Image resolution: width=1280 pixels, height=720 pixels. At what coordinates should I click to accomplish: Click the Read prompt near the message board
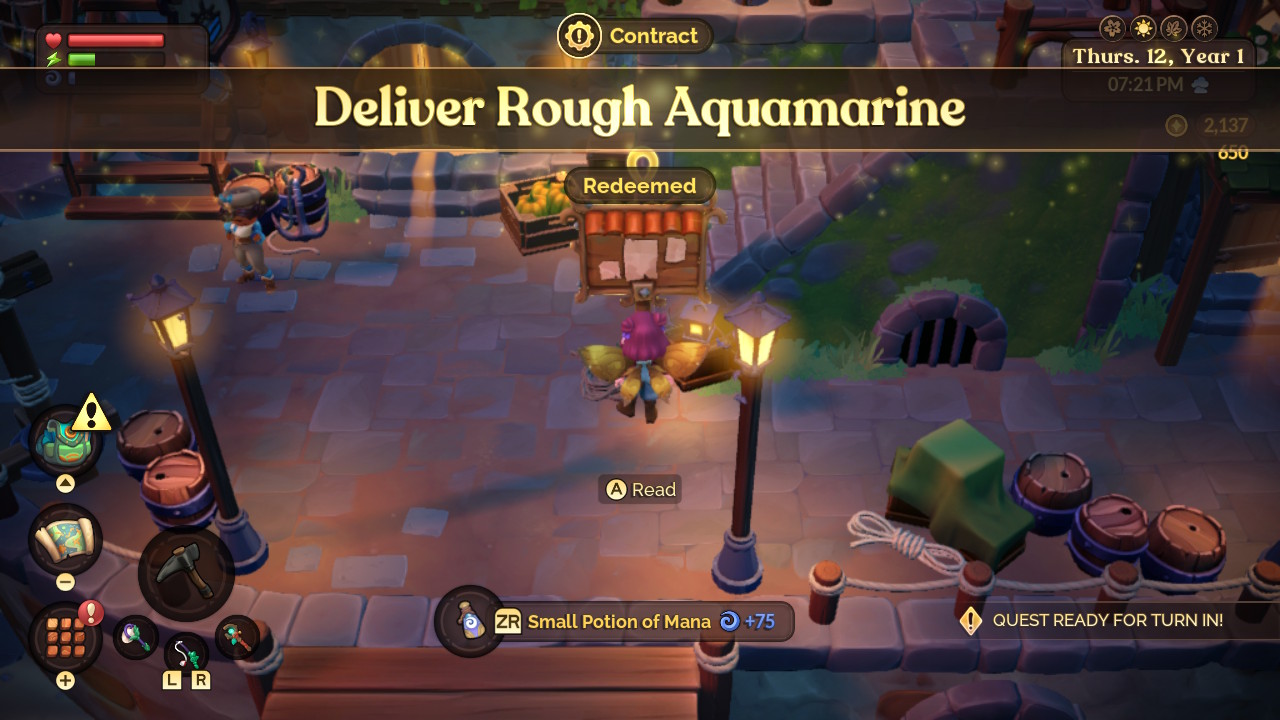(x=640, y=489)
